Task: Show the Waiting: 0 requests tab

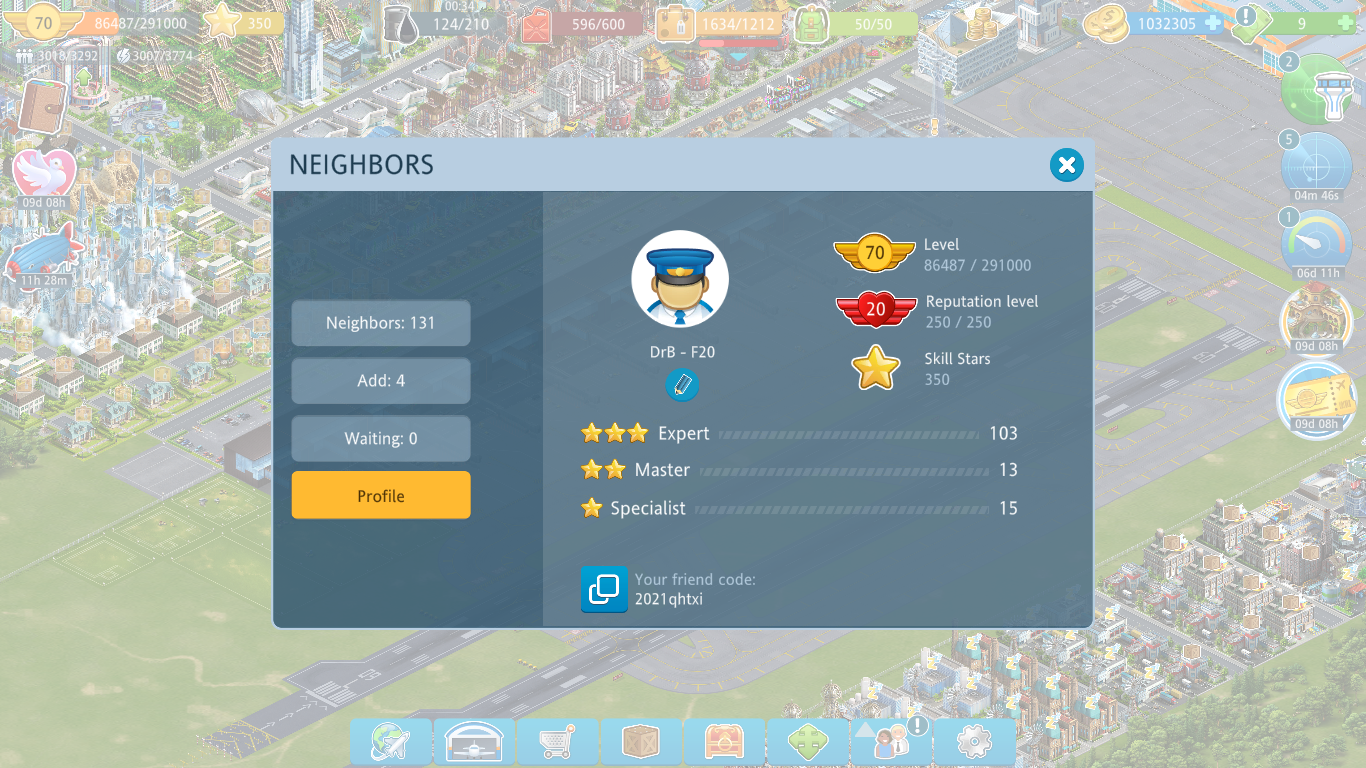Action: [x=381, y=439]
